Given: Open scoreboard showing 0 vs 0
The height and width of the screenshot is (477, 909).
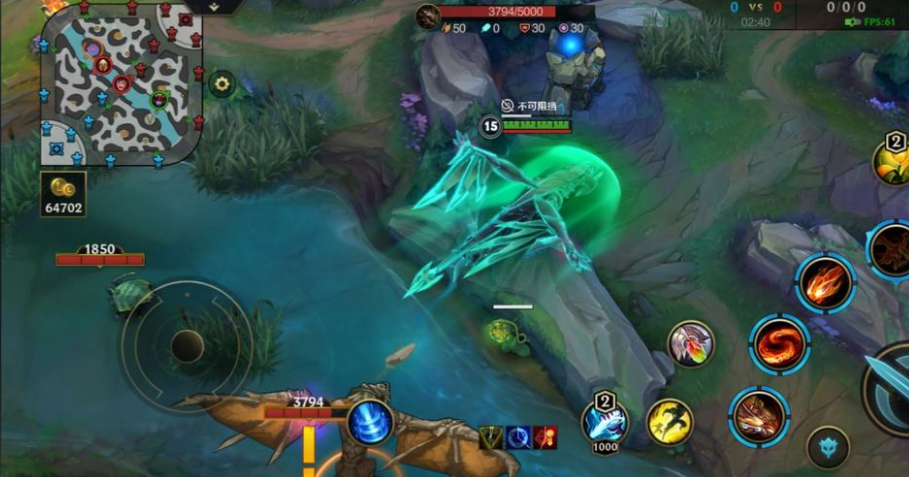Looking at the screenshot, I should click(756, 7).
